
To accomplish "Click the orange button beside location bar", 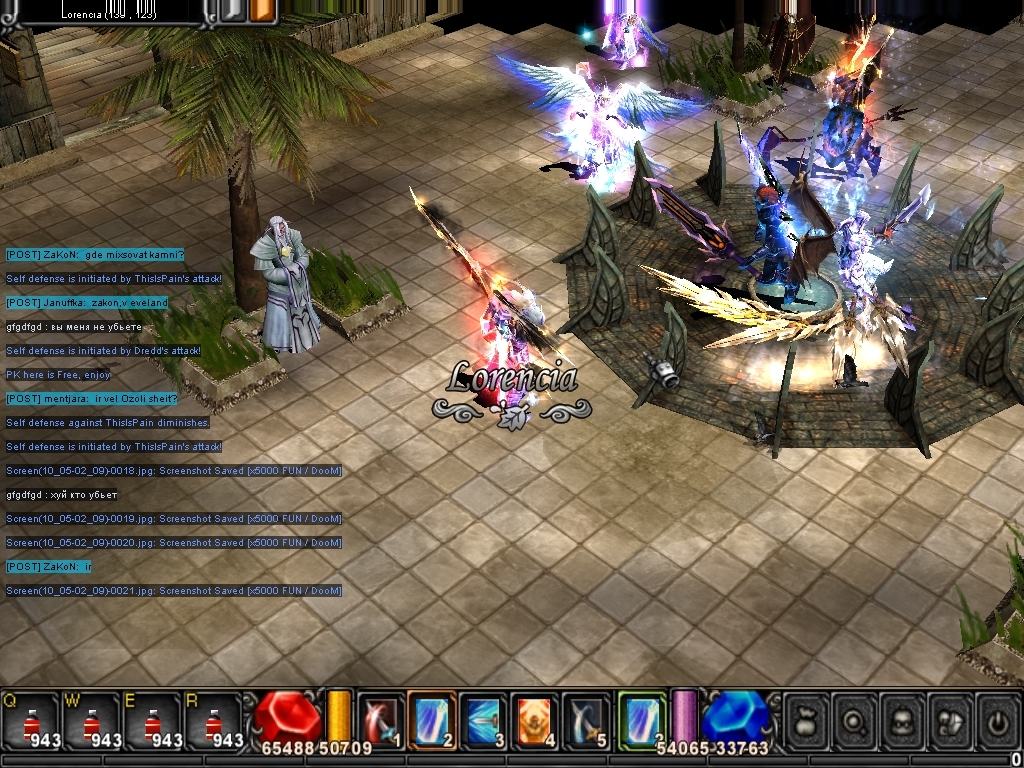I will (263, 11).
